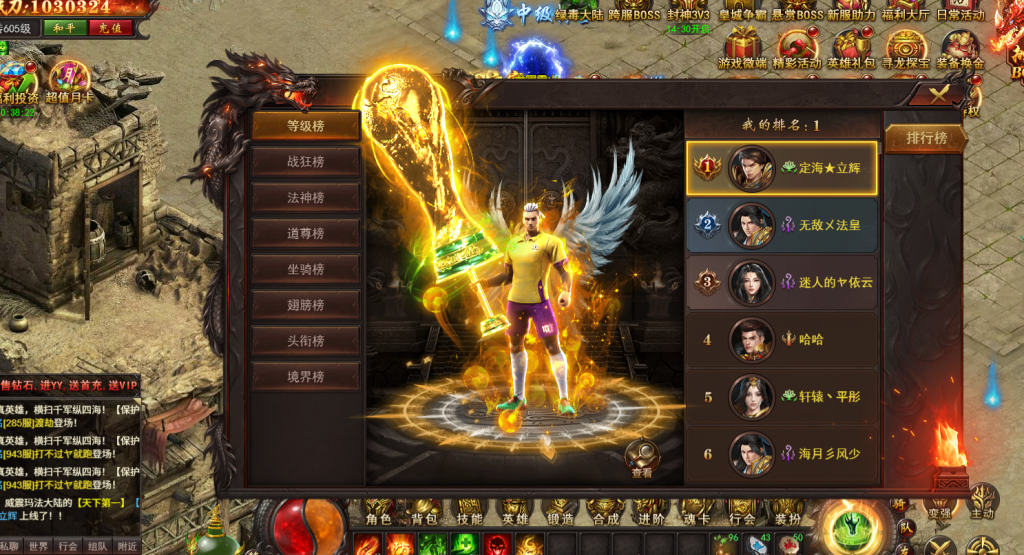1024x555 pixels.
Task: Close the ranking window
Action: click(x=940, y=94)
